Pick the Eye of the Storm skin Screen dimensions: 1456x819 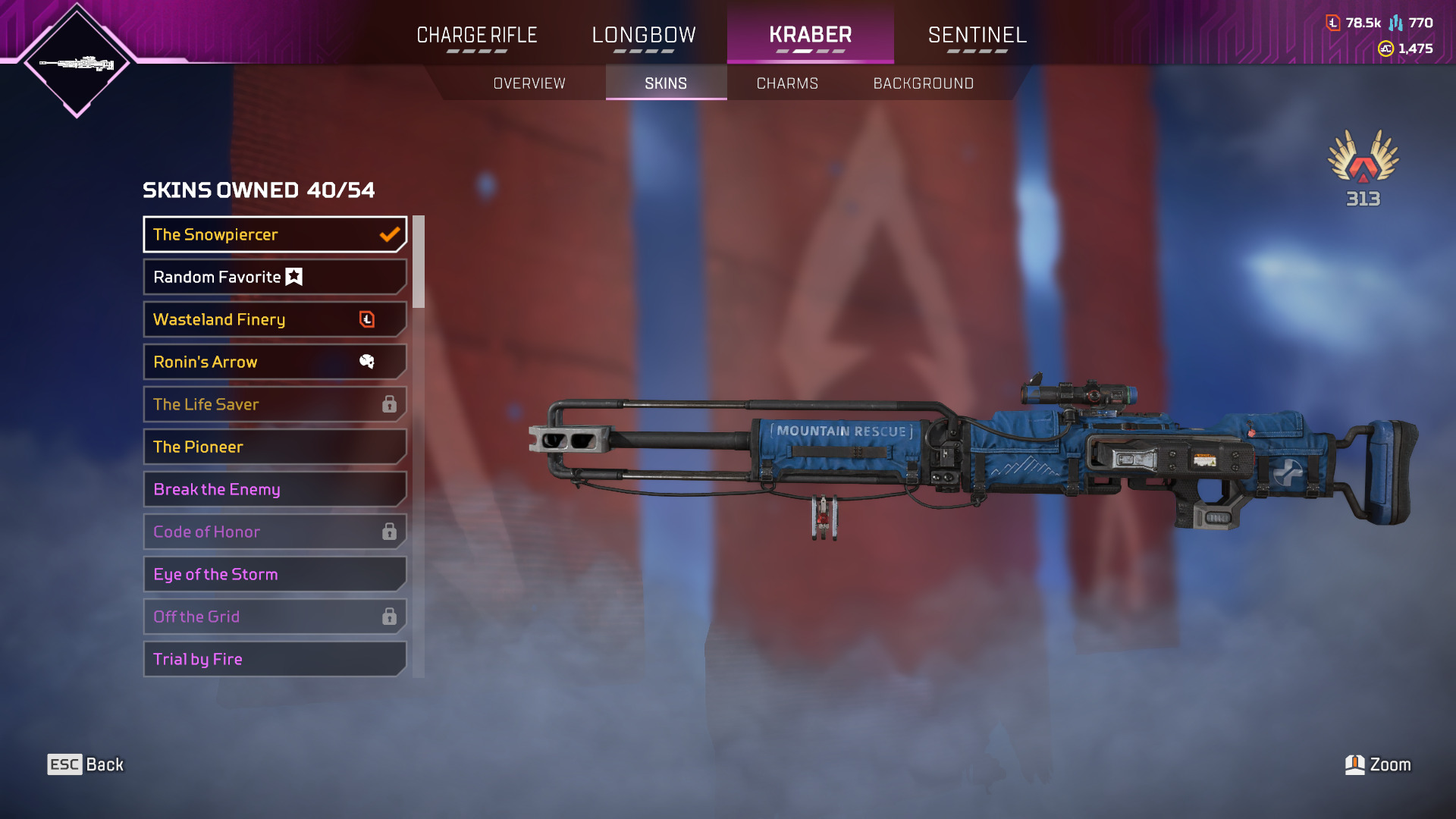pos(275,574)
